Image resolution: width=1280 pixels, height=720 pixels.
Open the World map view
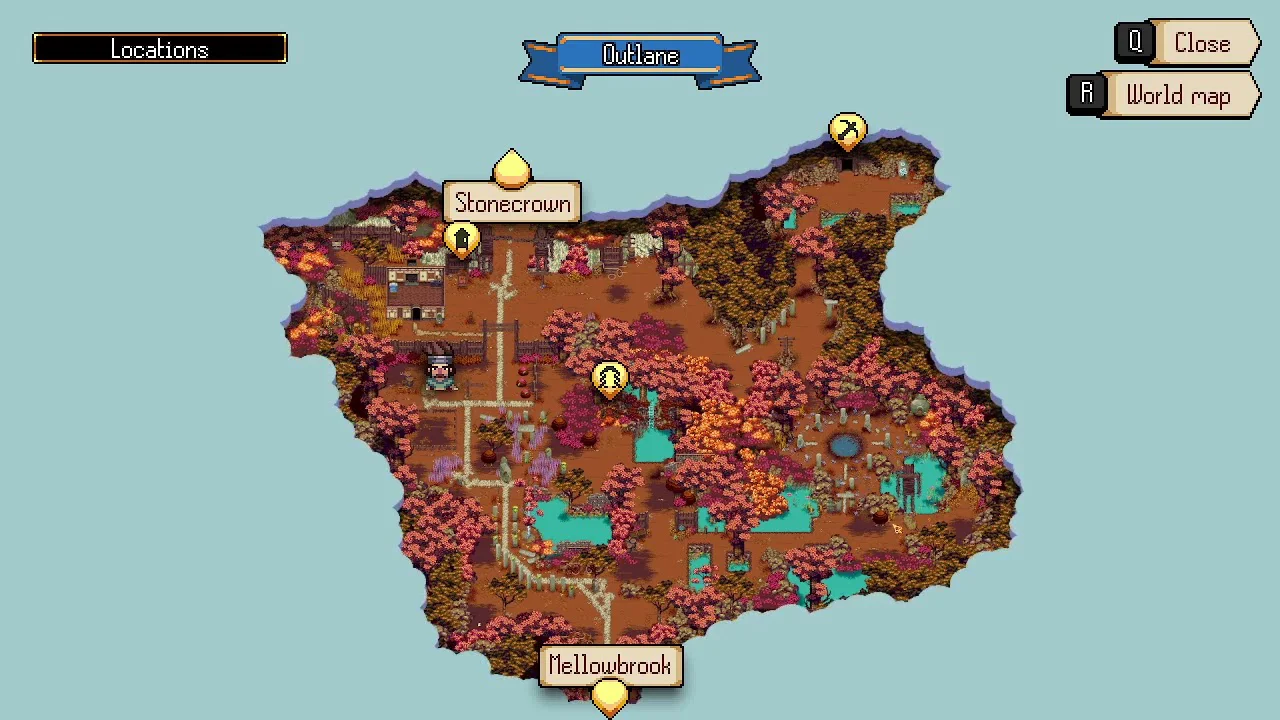pos(1164,96)
